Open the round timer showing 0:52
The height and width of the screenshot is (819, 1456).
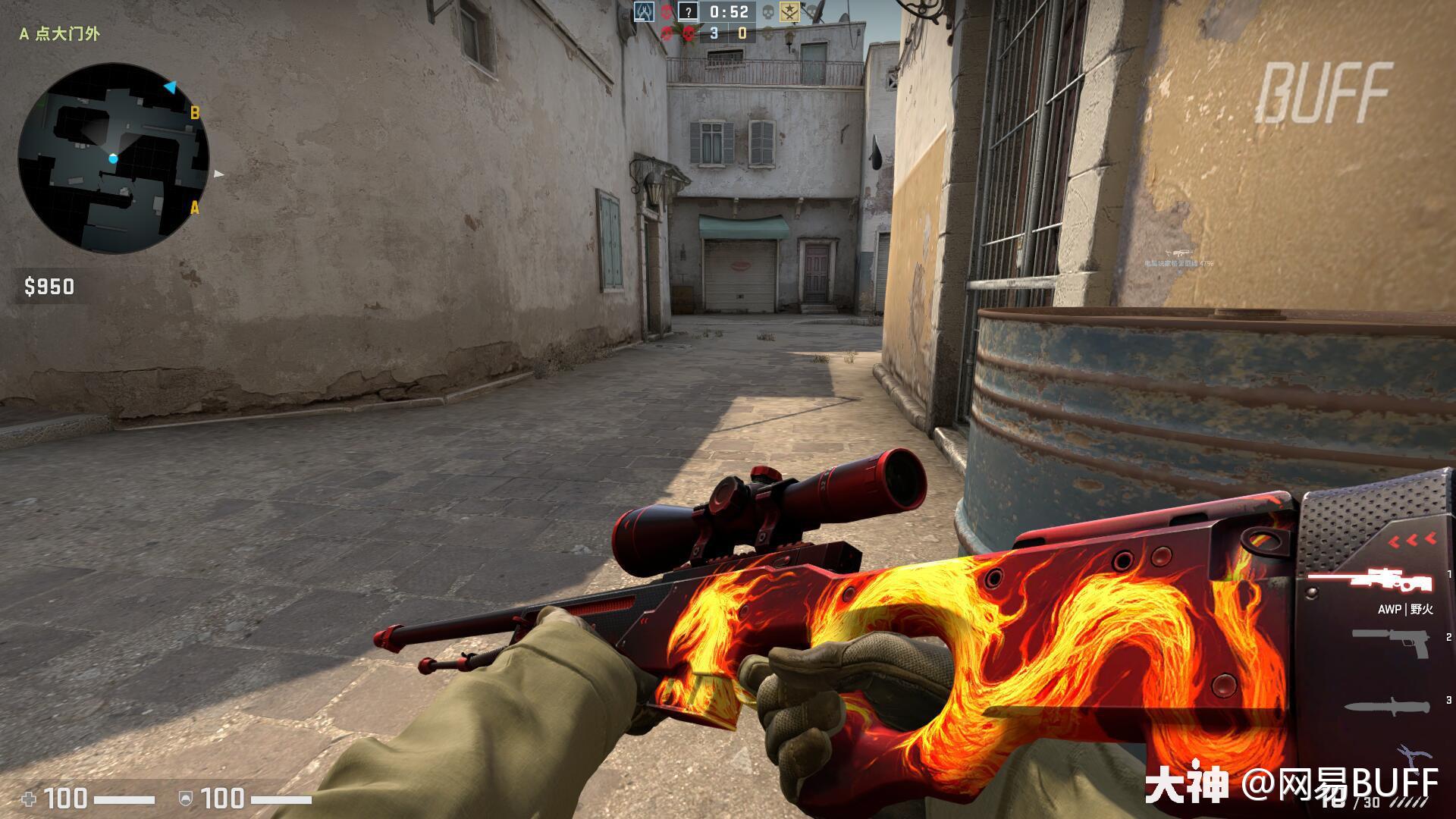pos(729,13)
